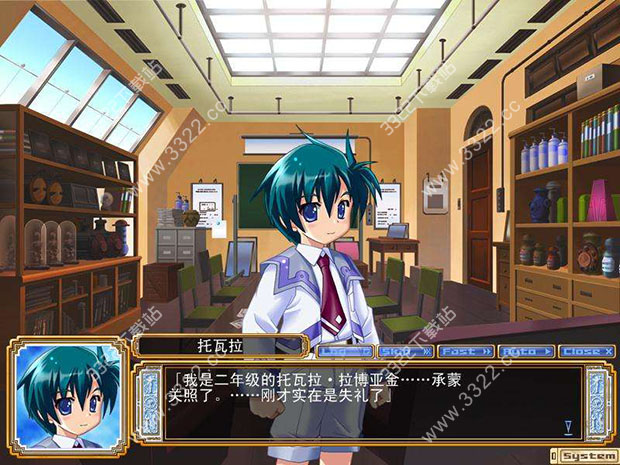
Task: Turn on Fast text mode
Action: click(x=466, y=351)
